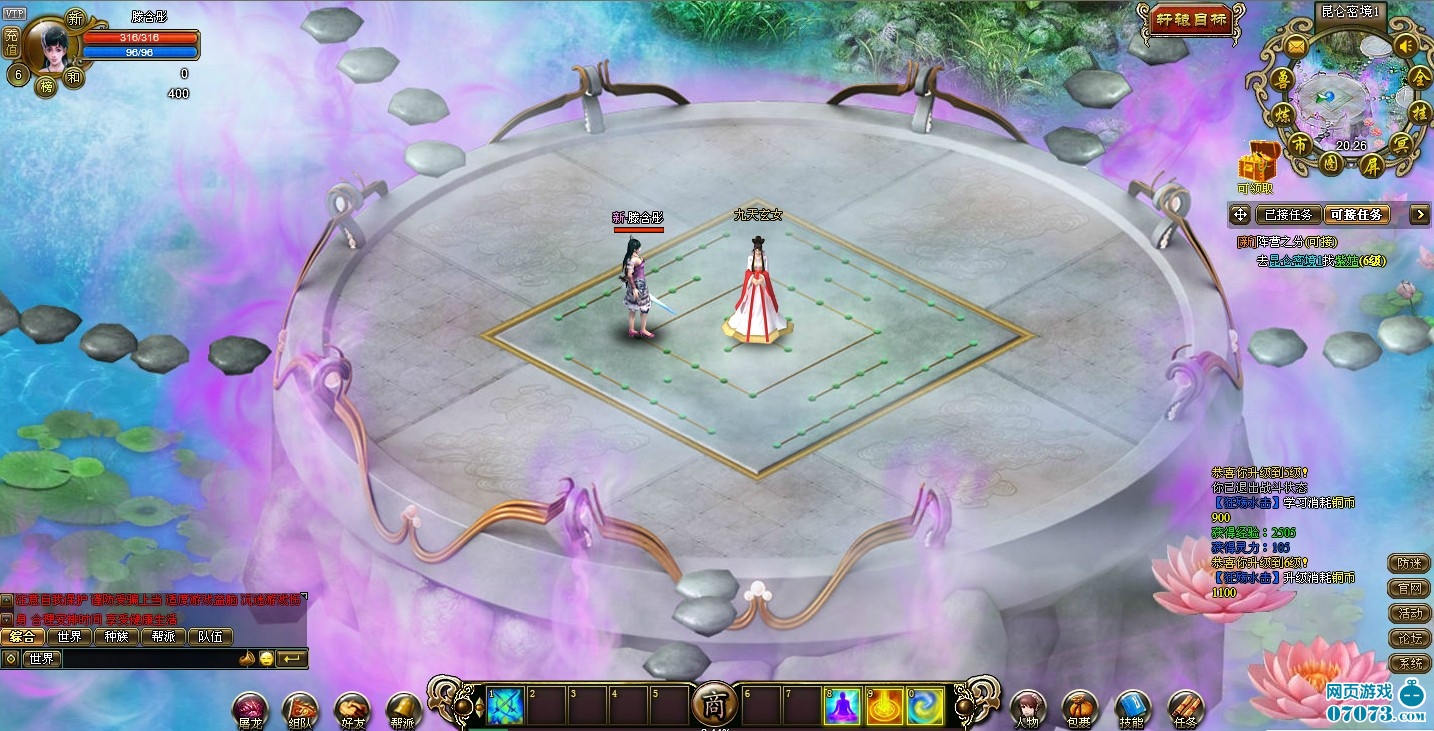
Task: Activate the blue crossed-blades skill in slot 1
Action: click(505, 706)
